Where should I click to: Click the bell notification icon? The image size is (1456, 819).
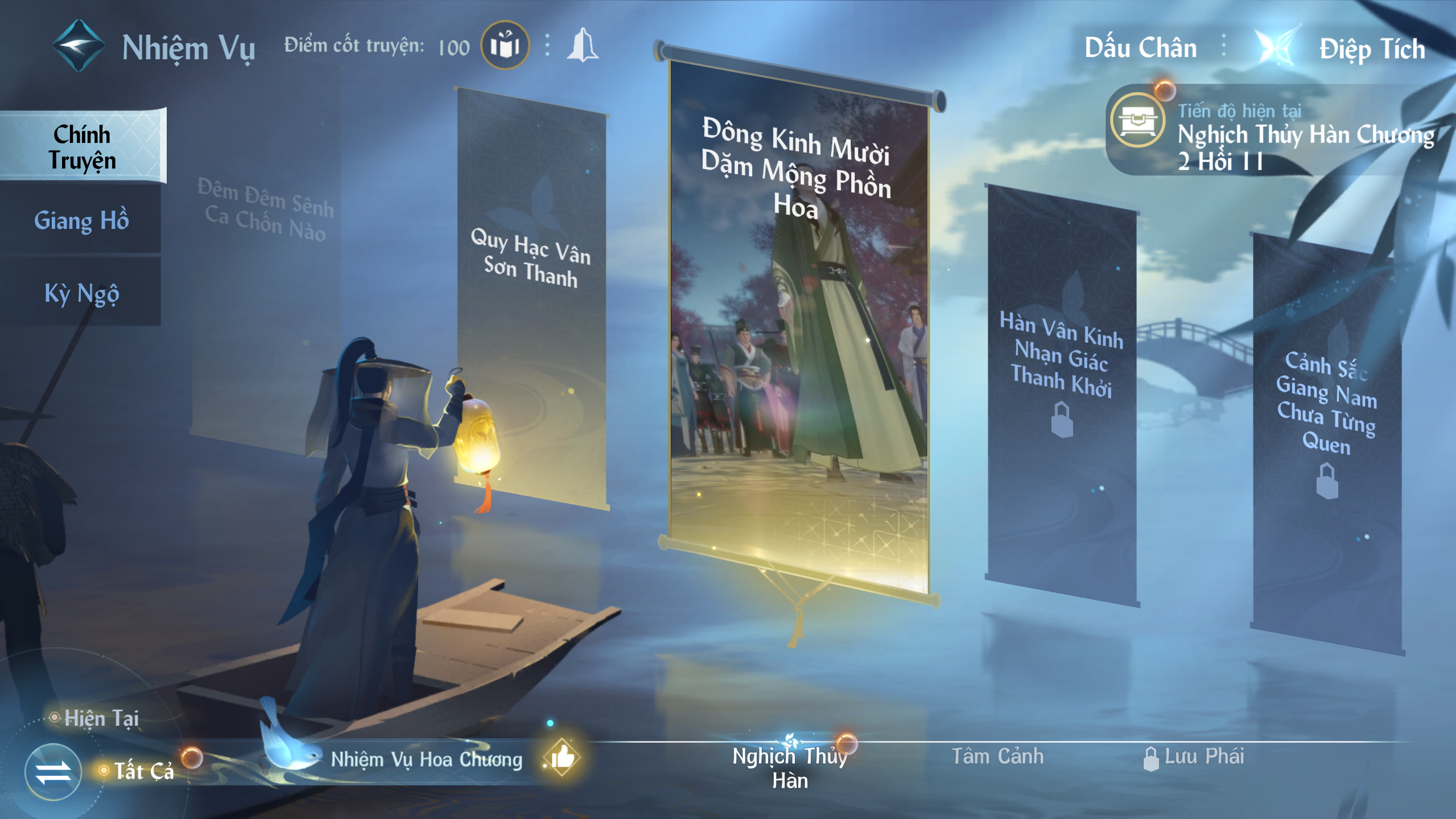tap(582, 46)
